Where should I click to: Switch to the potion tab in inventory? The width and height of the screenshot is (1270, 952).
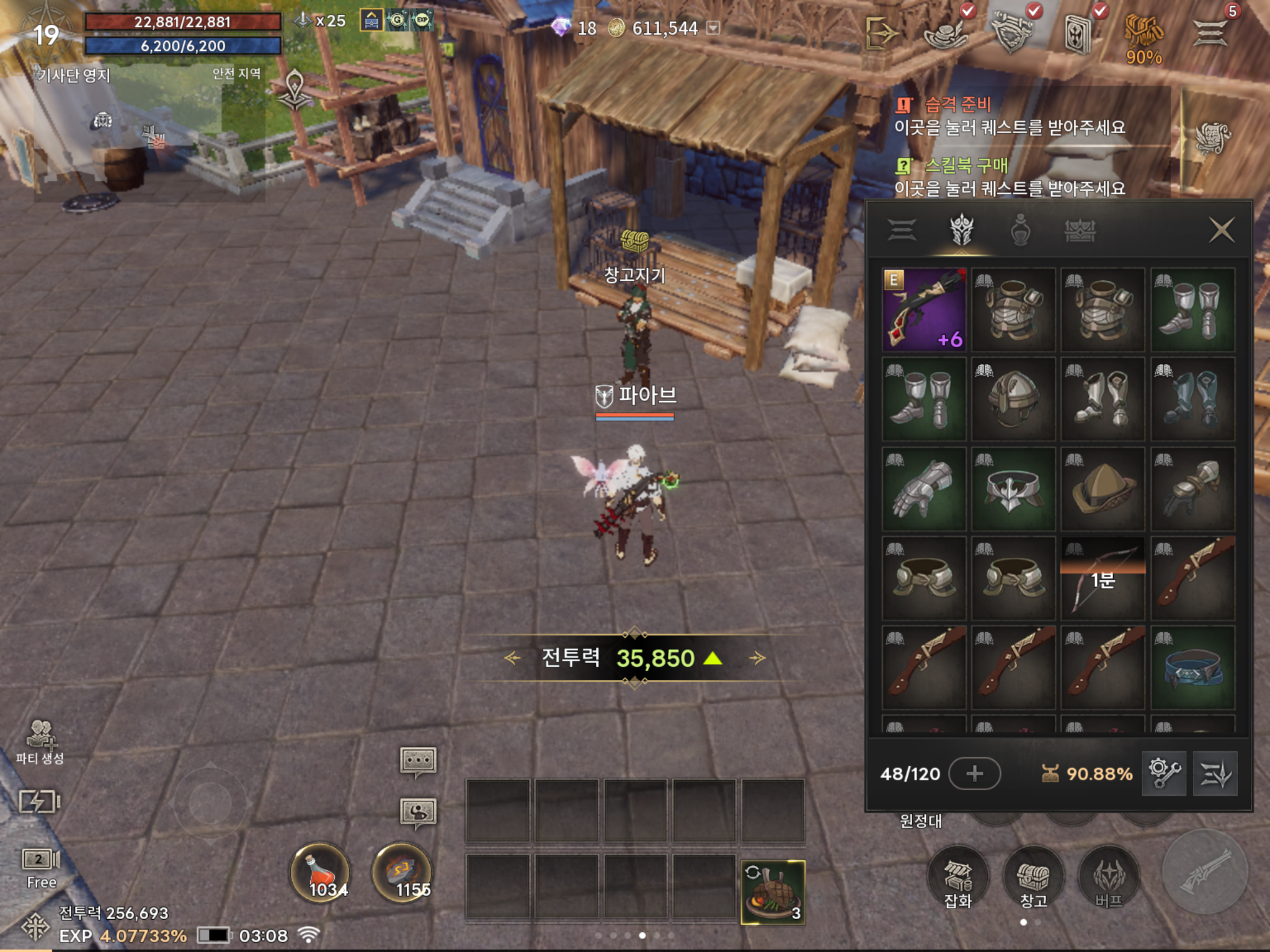click(1020, 231)
